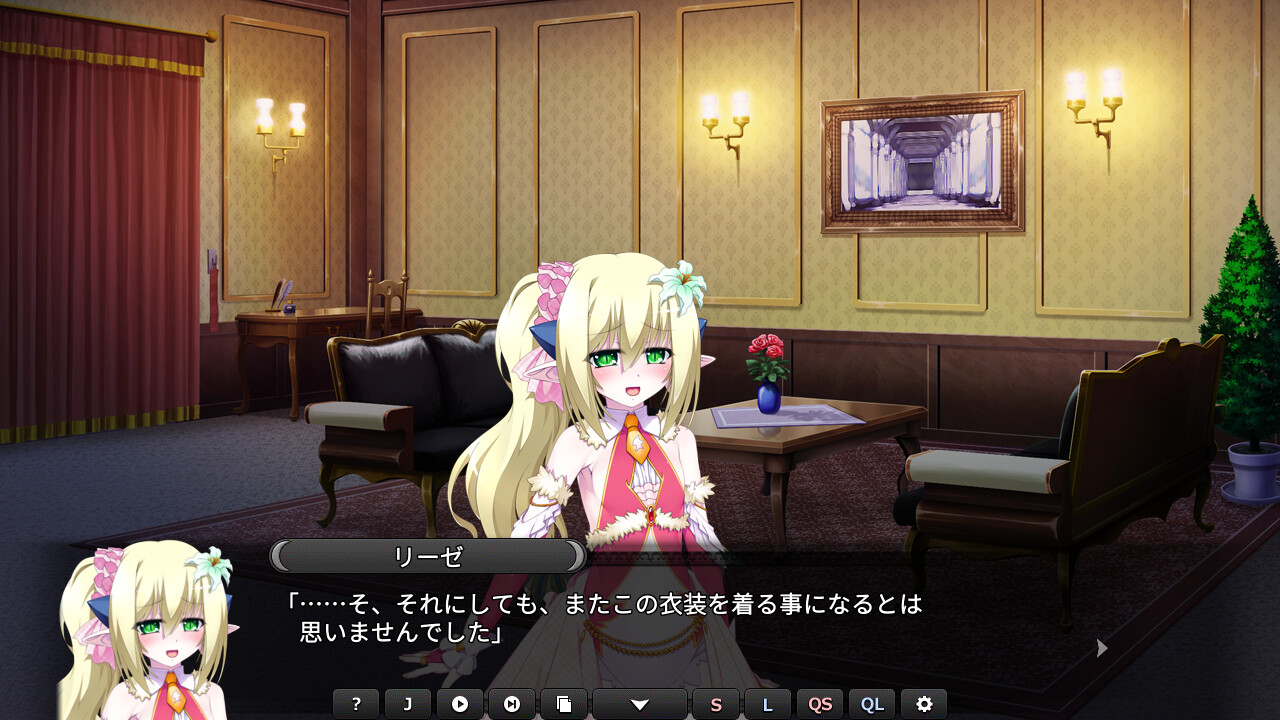This screenshot has height=720, width=1280.
Task: Open the backlog using the pages icon
Action: coord(566,704)
